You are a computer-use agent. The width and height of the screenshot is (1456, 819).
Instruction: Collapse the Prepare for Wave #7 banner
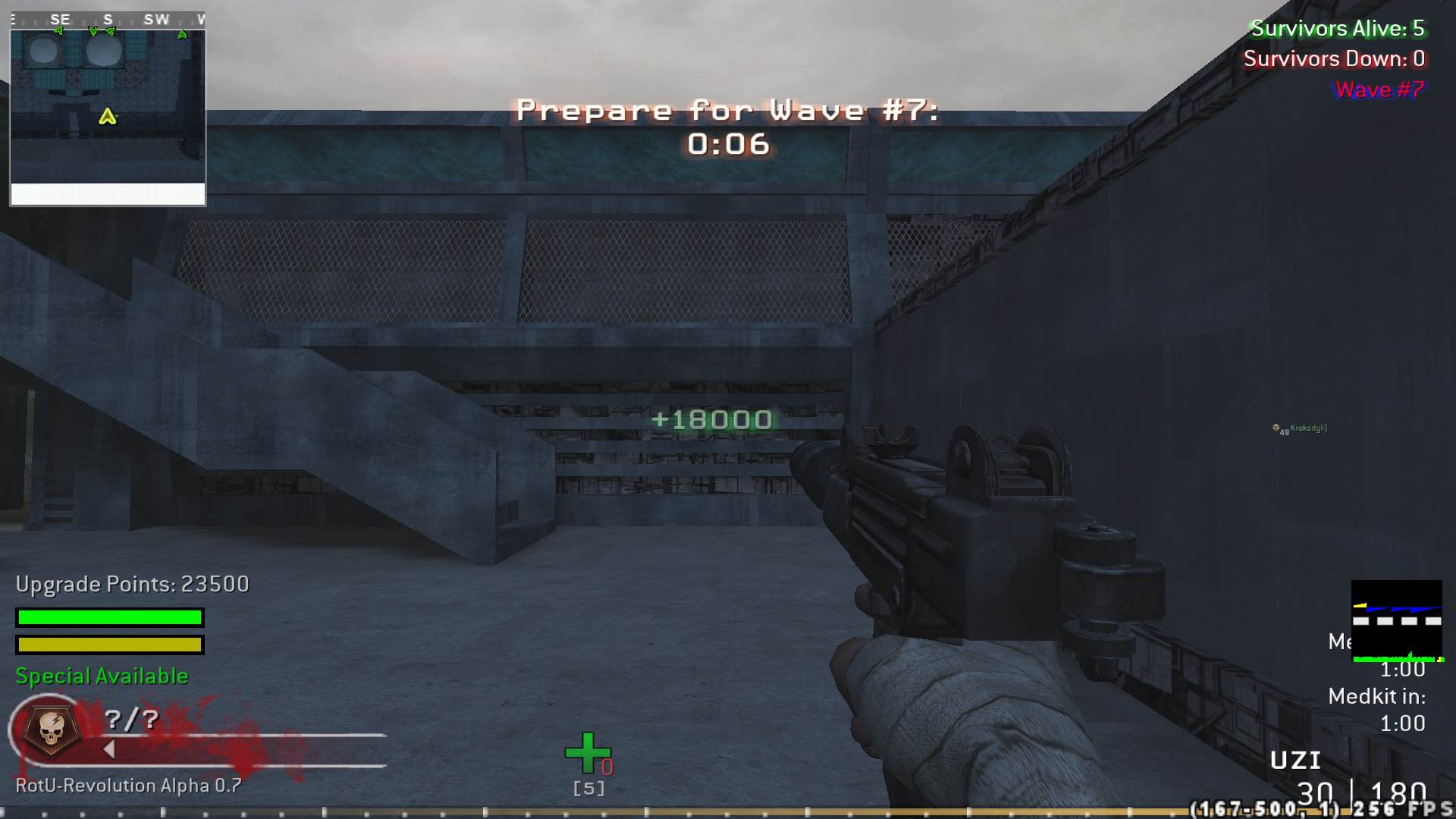[x=726, y=110]
